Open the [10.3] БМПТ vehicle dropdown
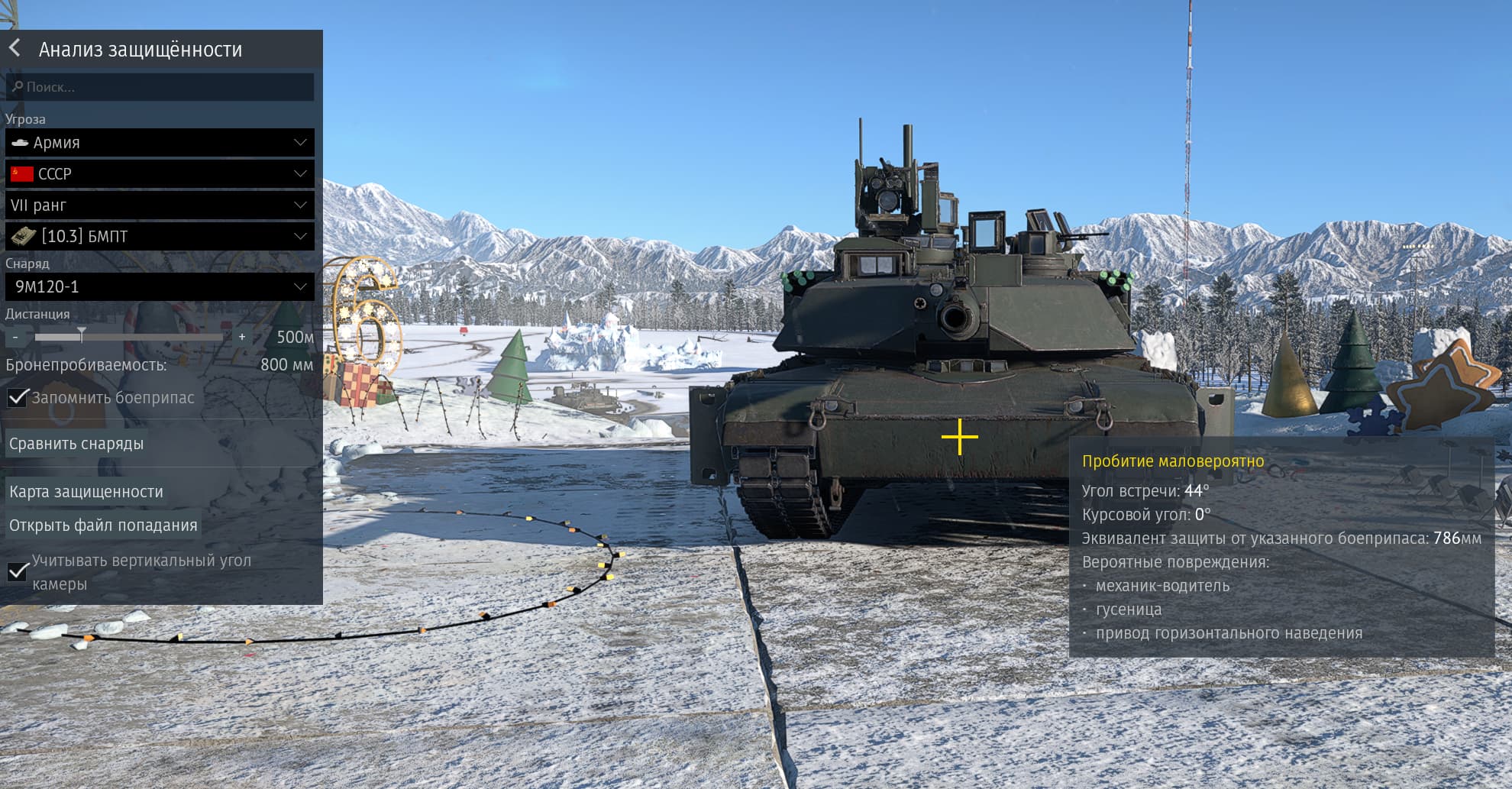This screenshot has height=789, width=1512. (x=160, y=237)
